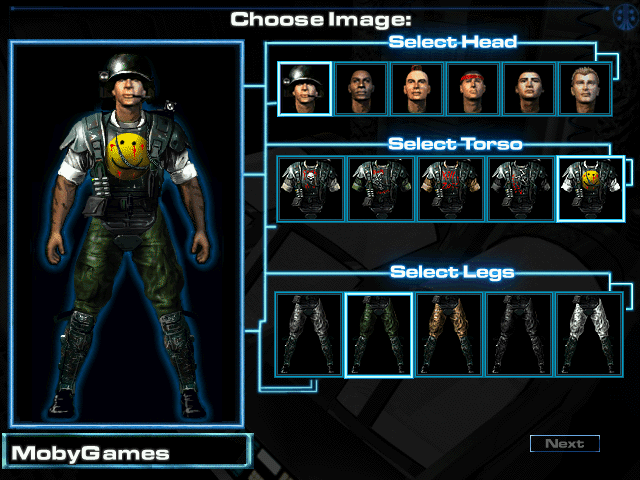Select the head wearing a red headband

click(473, 89)
